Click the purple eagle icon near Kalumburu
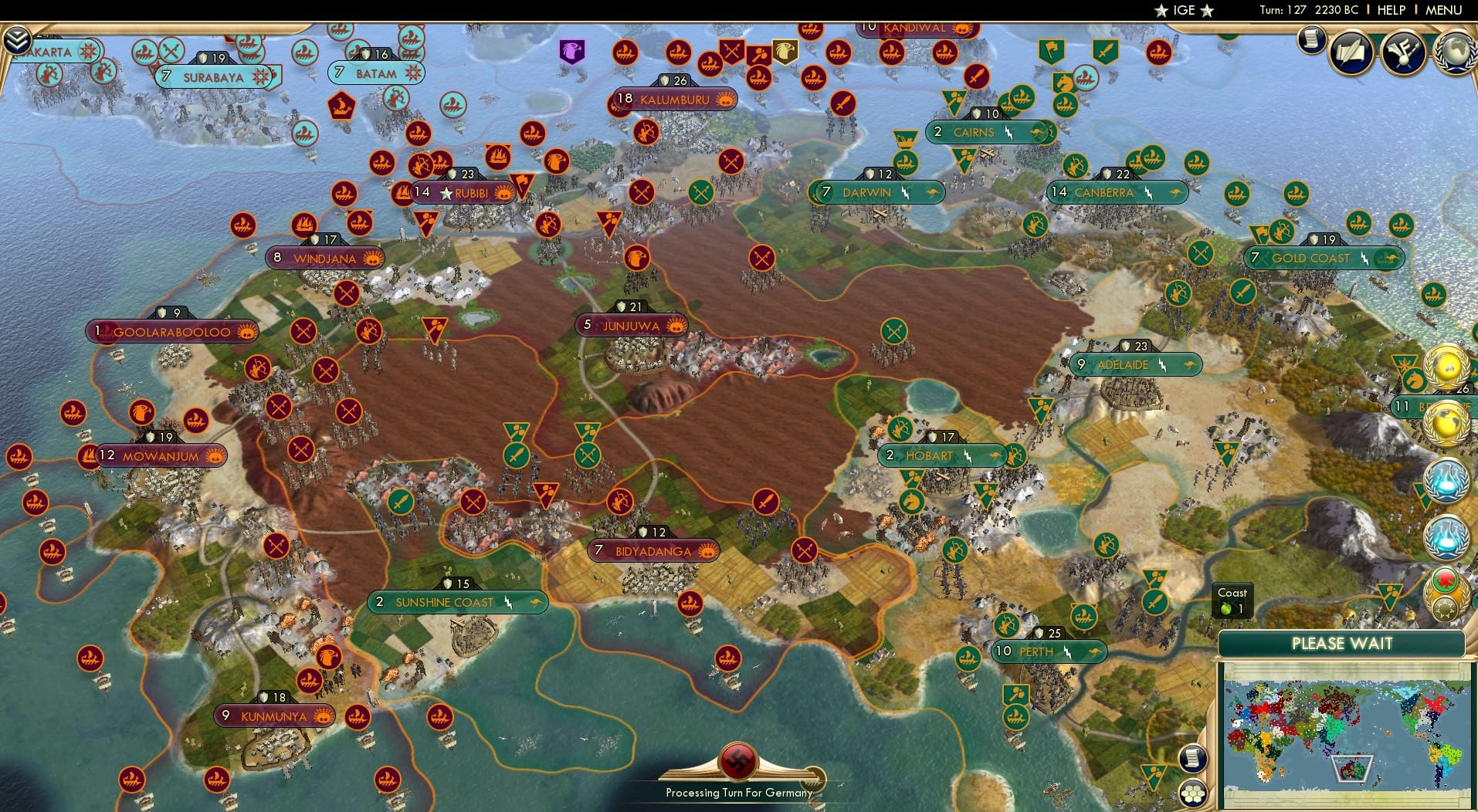1478x812 pixels. tap(571, 53)
